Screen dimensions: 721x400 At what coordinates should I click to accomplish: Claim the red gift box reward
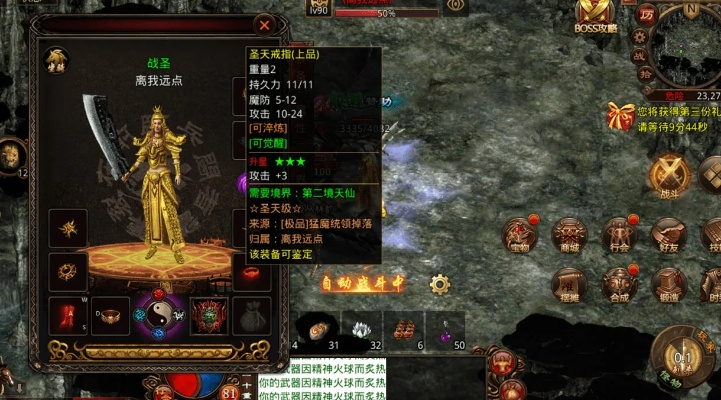click(x=621, y=116)
